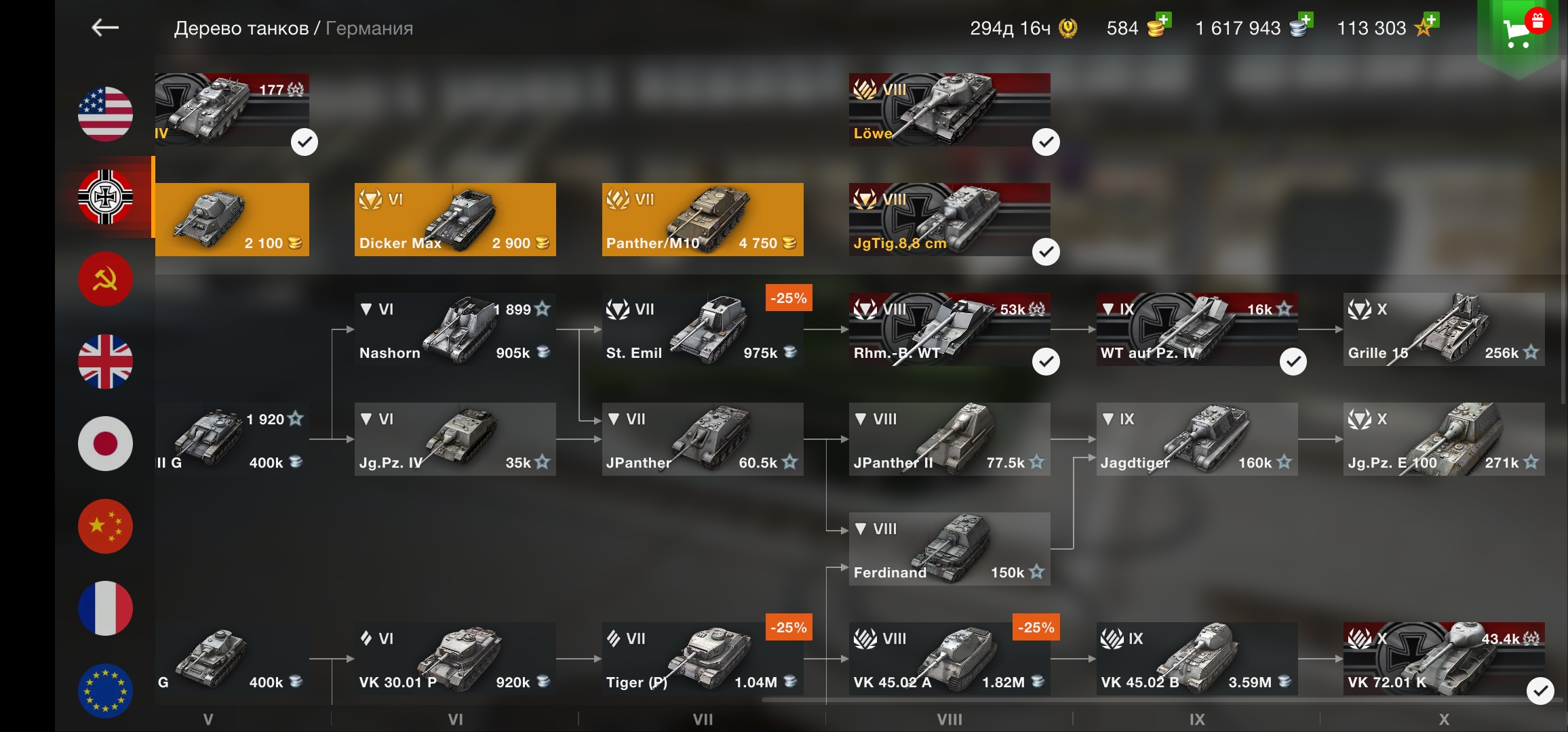The image size is (1568, 732).
Task: Choose the Nashorn tank destroyer
Action: tap(455, 329)
